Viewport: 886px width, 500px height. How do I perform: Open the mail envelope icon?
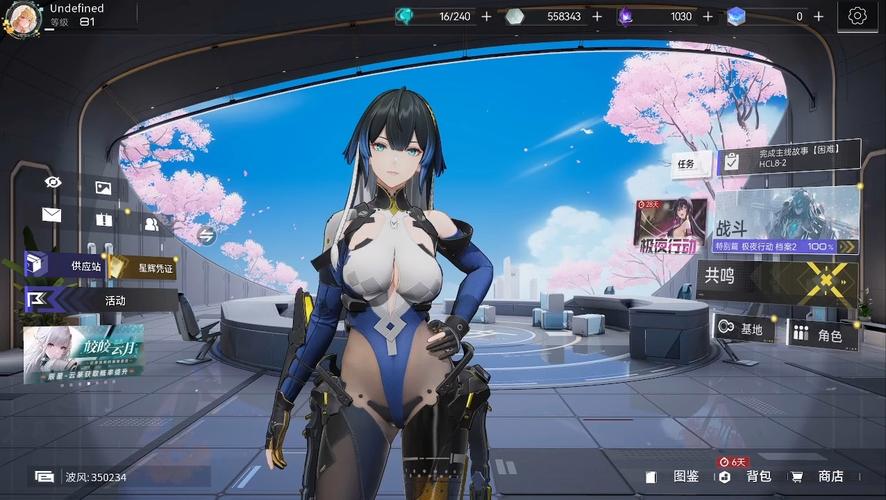52,215
